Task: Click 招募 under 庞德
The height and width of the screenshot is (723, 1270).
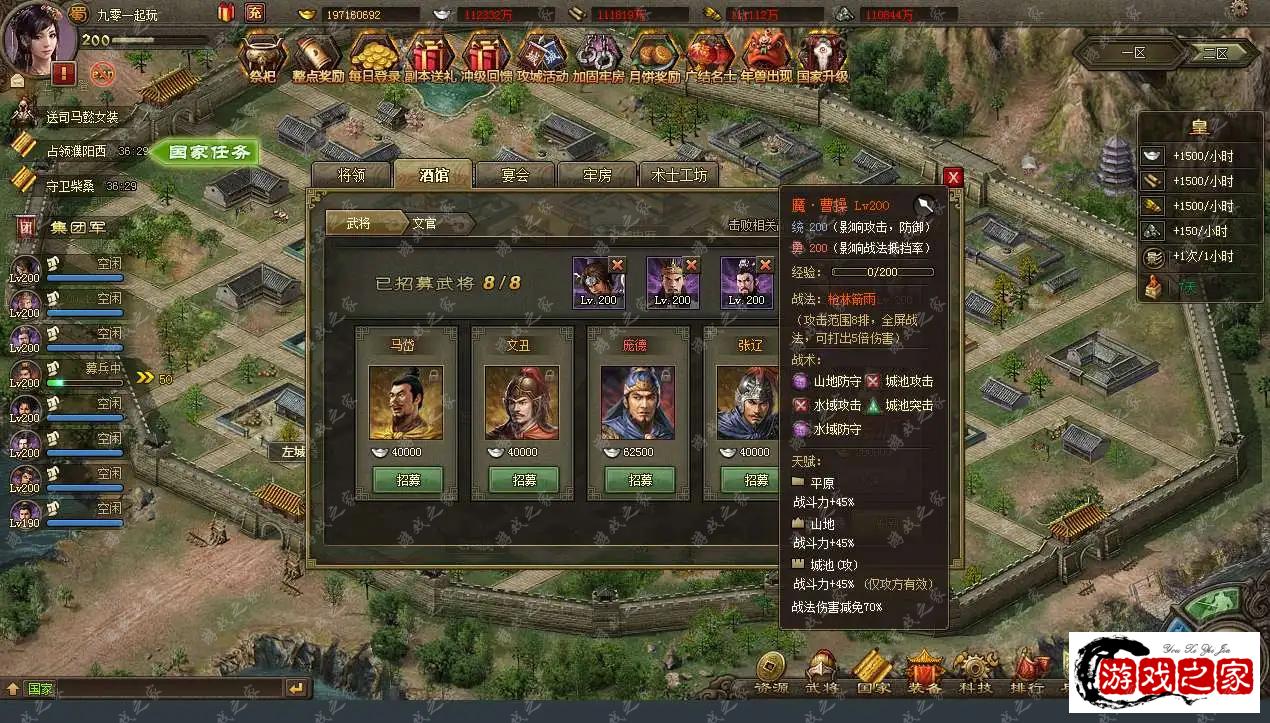Action: tap(640, 480)
